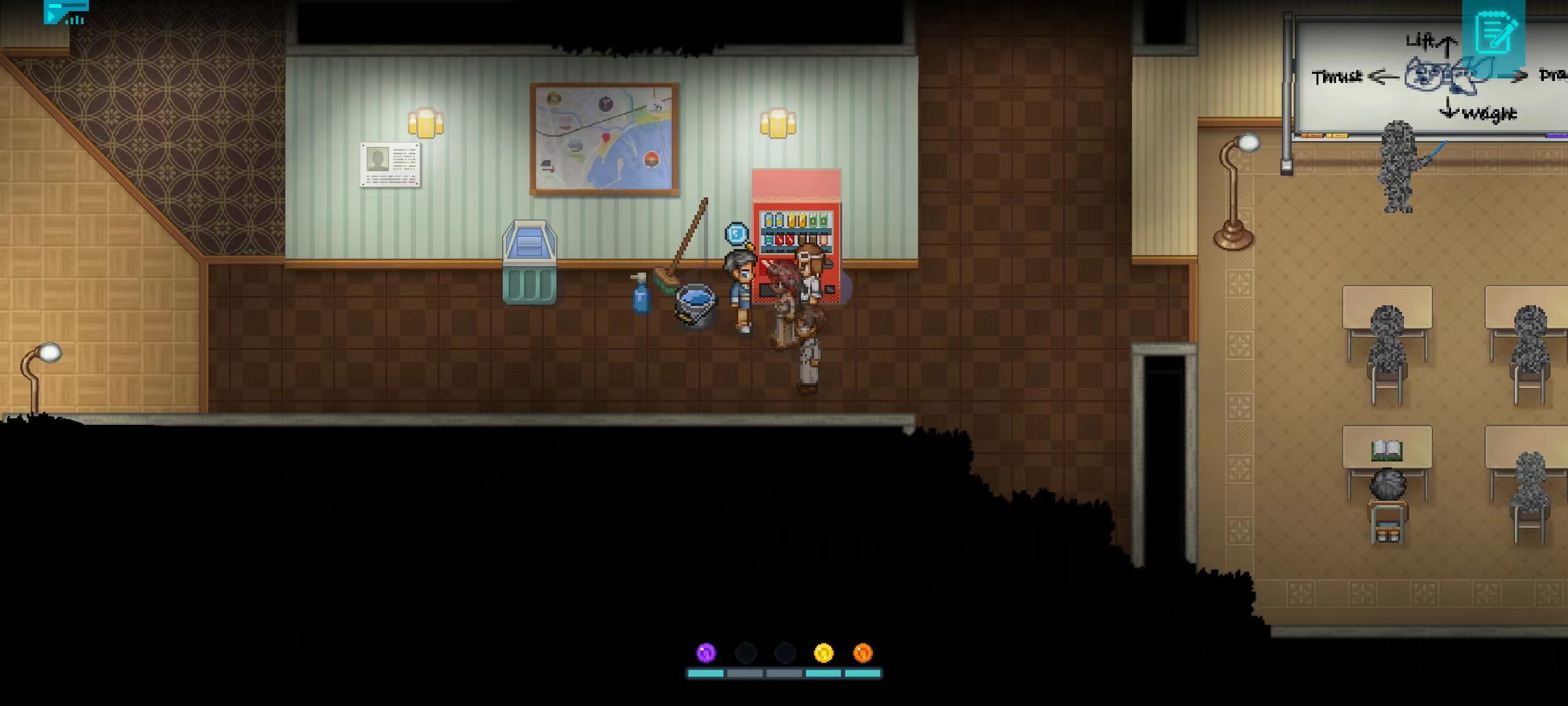Tap the magnifying glass inspect bubble

[736, 233]
